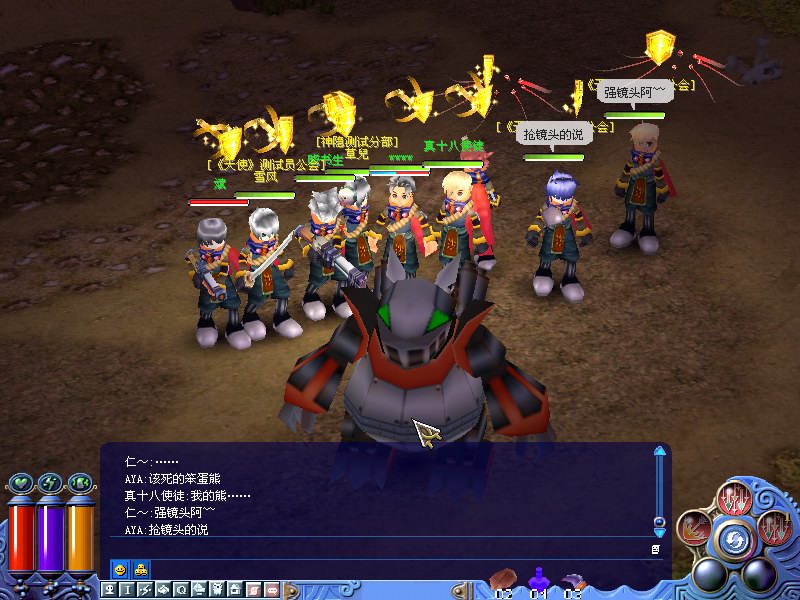
Task: Open the letter I toolbar button
Action: tap(128, 590)
